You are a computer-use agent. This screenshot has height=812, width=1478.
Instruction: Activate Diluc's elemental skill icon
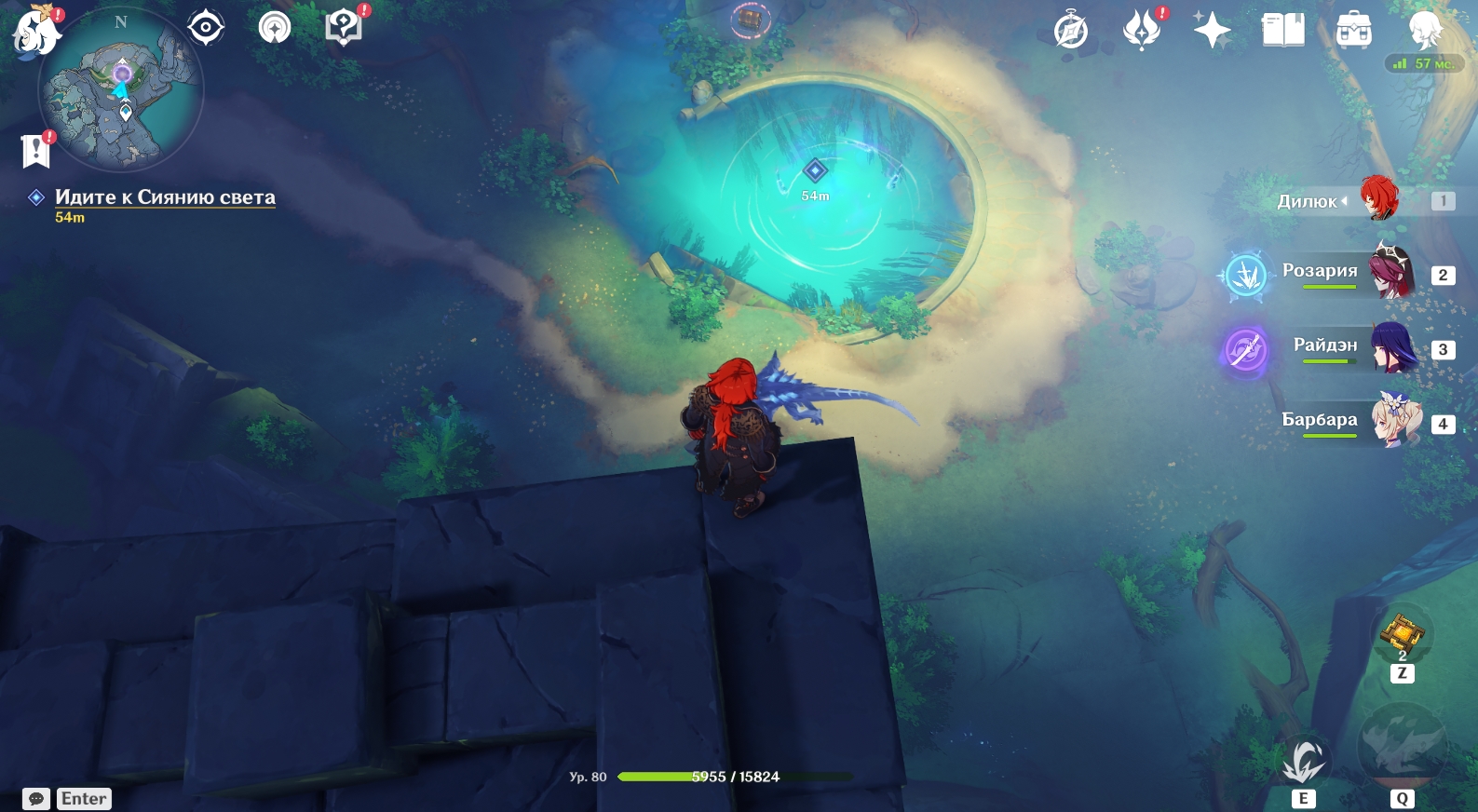pyautogui.click(x=1303, y=763)
